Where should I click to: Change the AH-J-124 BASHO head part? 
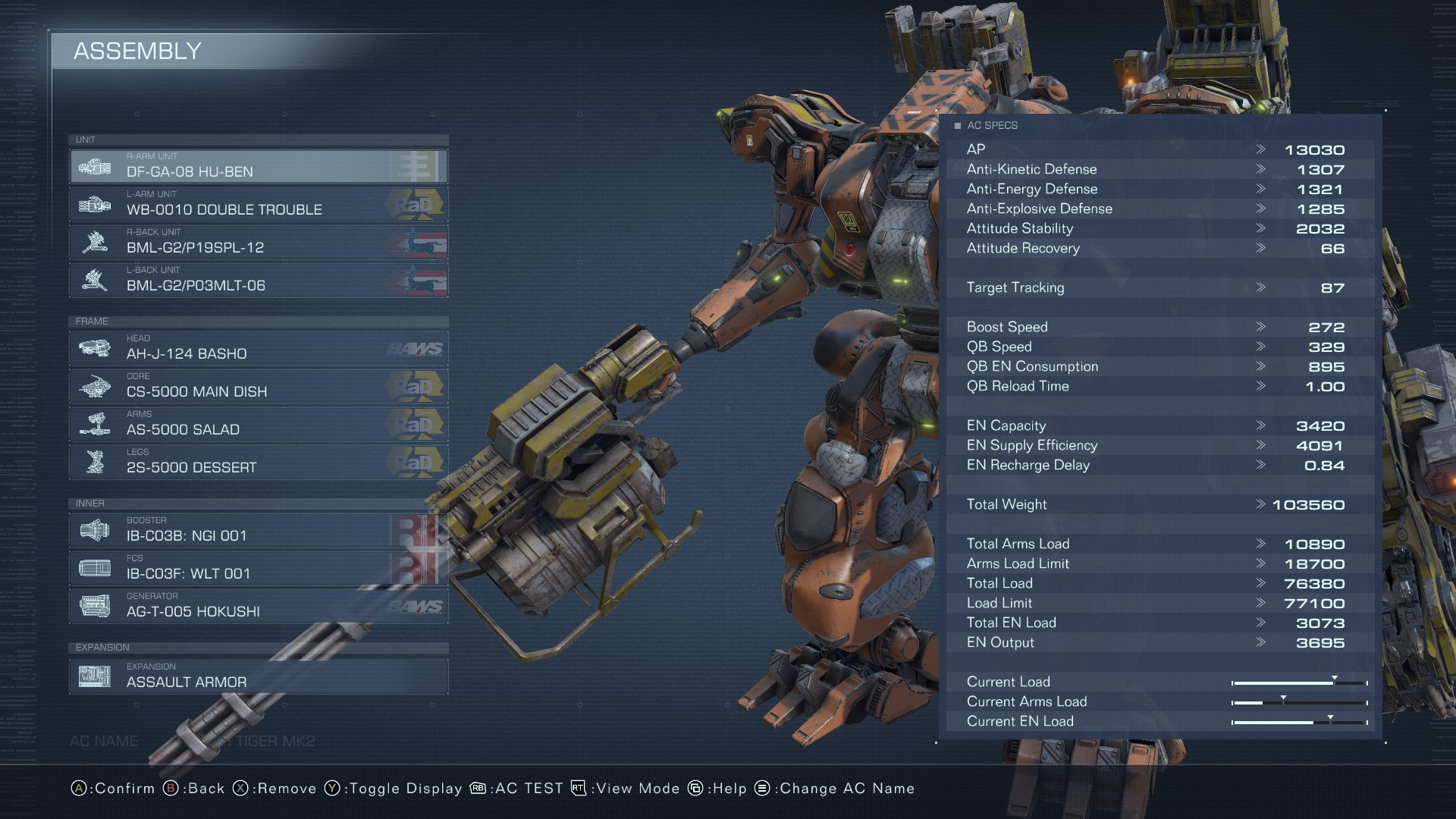point(258,348)
